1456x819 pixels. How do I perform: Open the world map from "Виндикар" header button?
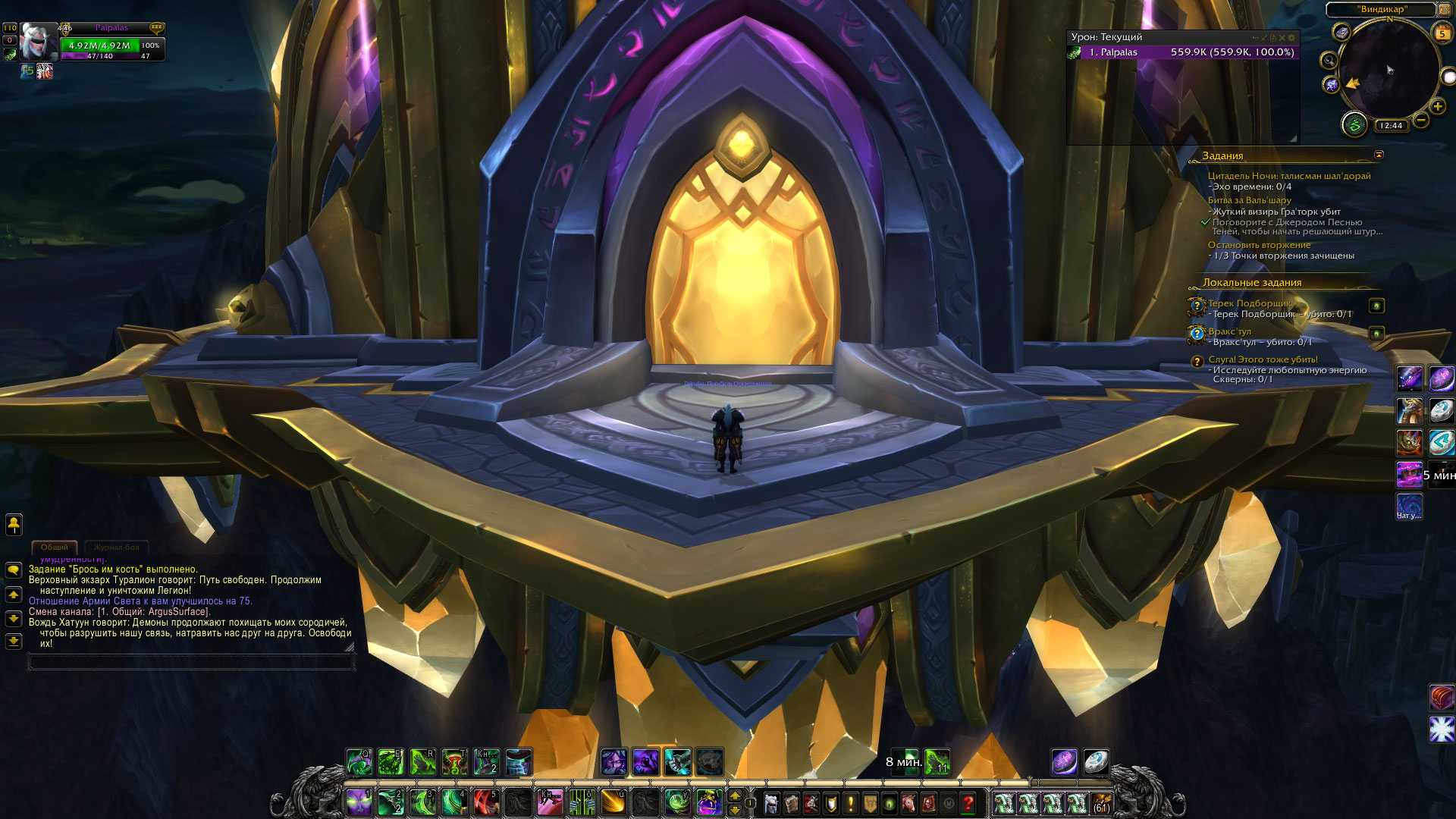pos(1382,9)
